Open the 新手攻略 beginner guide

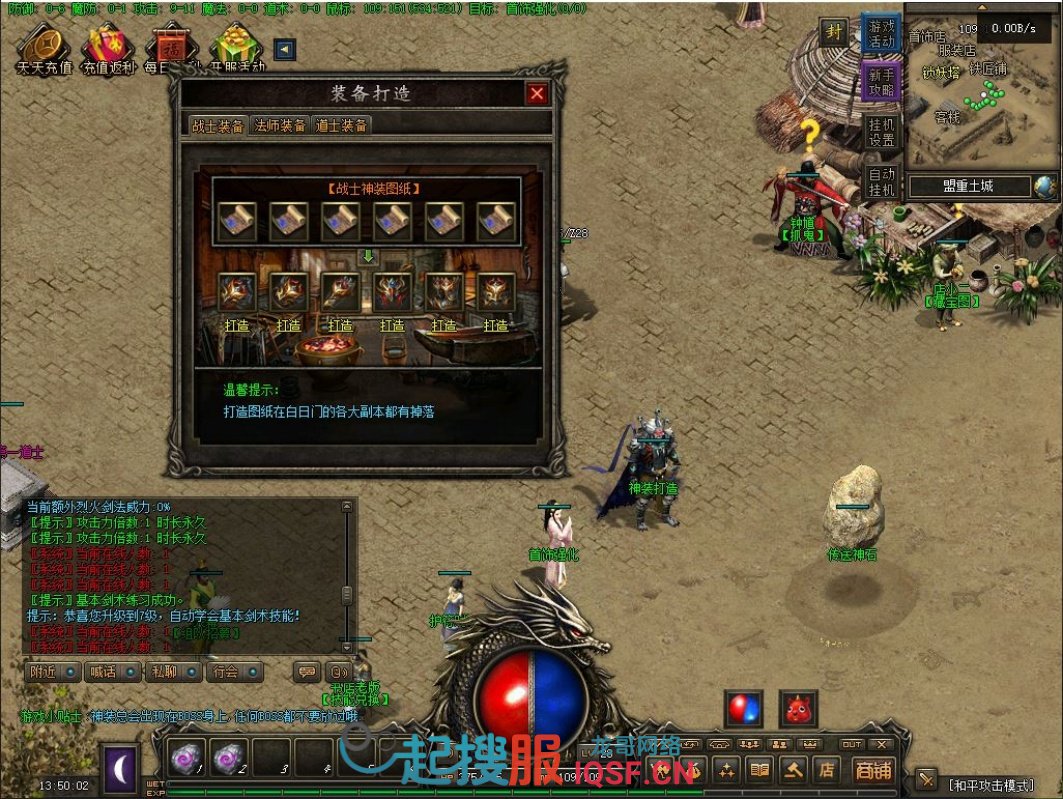point(881,82)
